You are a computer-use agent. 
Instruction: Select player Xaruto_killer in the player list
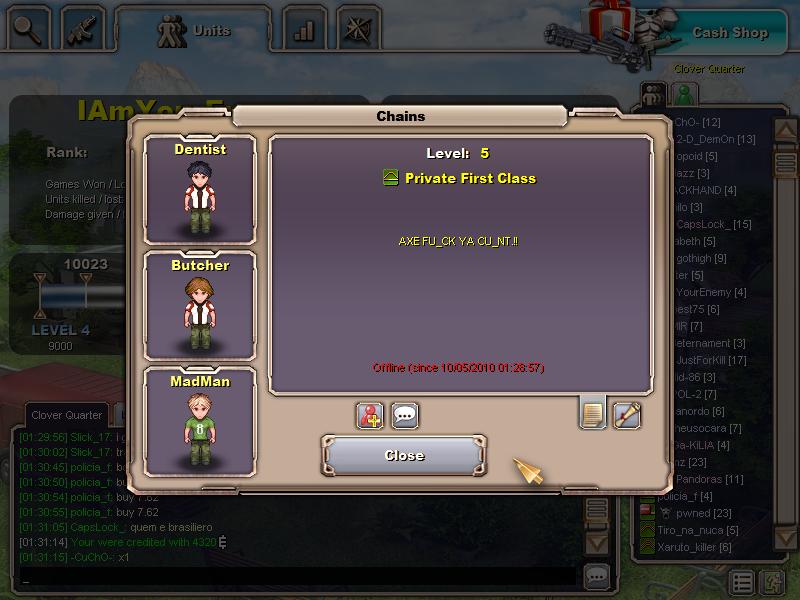click(x=693, y=547)
